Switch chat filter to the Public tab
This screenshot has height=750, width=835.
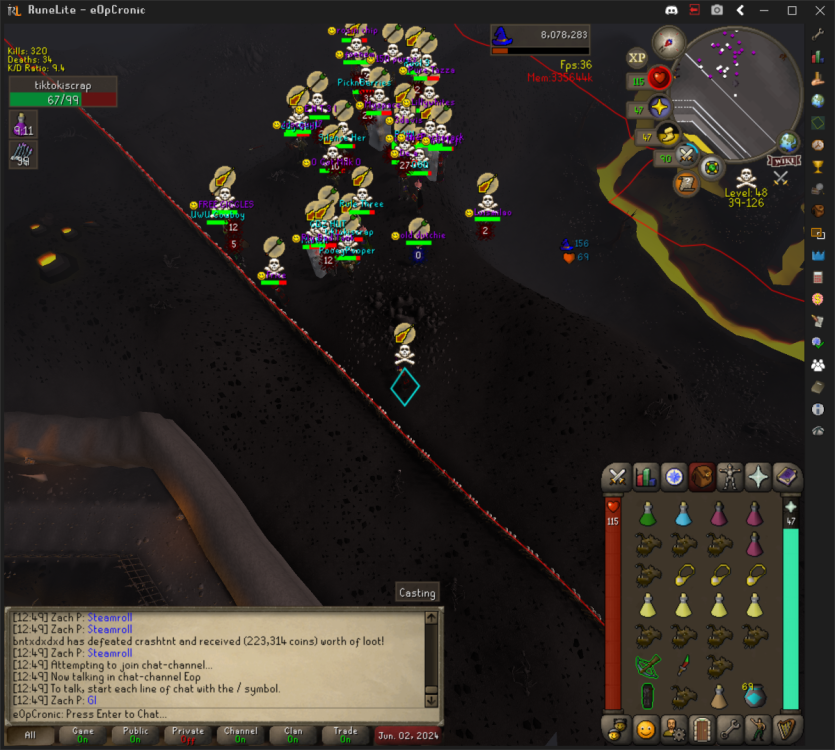[x=134, y=735]
